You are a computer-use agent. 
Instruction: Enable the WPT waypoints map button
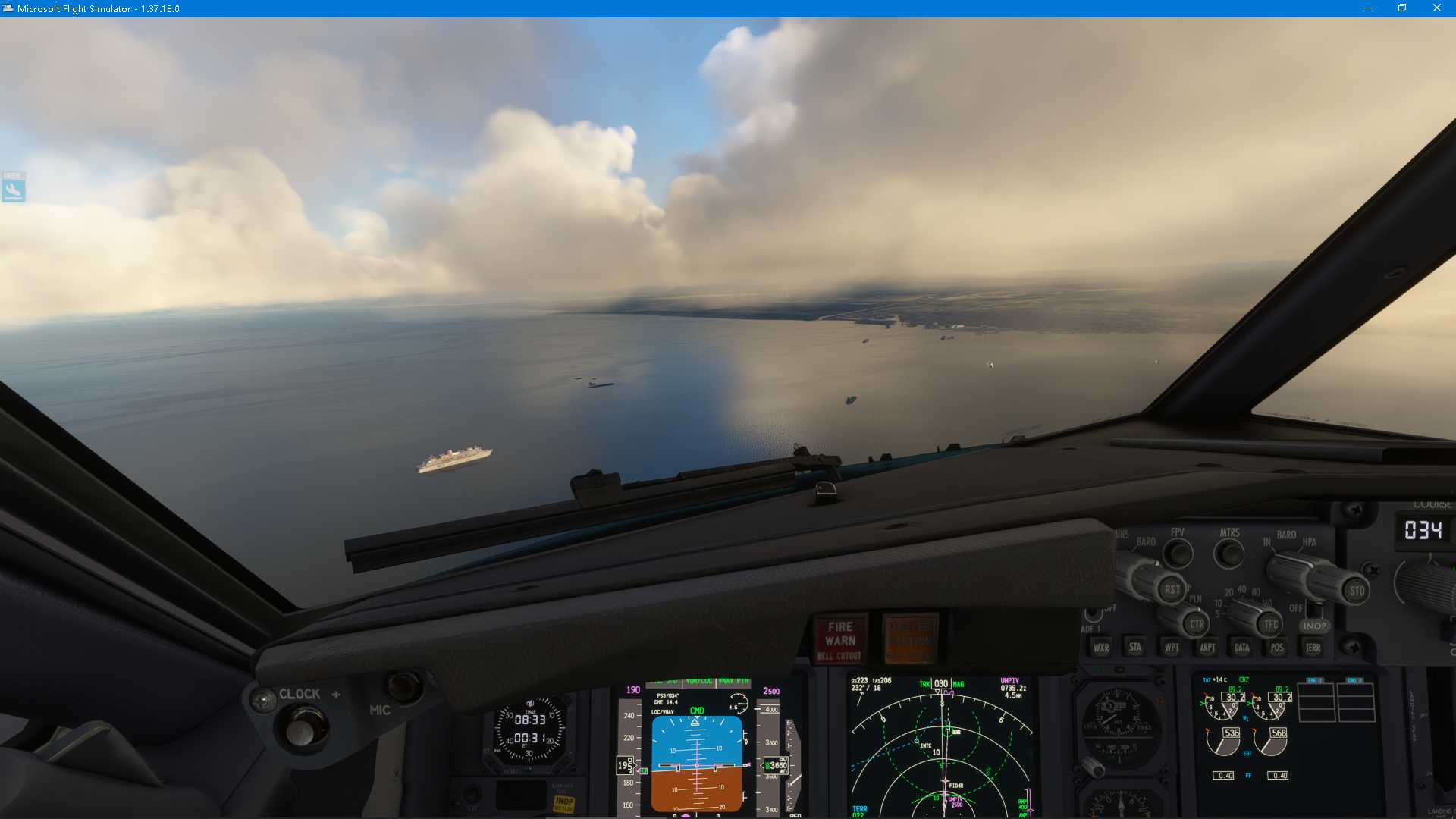pyautogui.click(x=1171, y=648)
